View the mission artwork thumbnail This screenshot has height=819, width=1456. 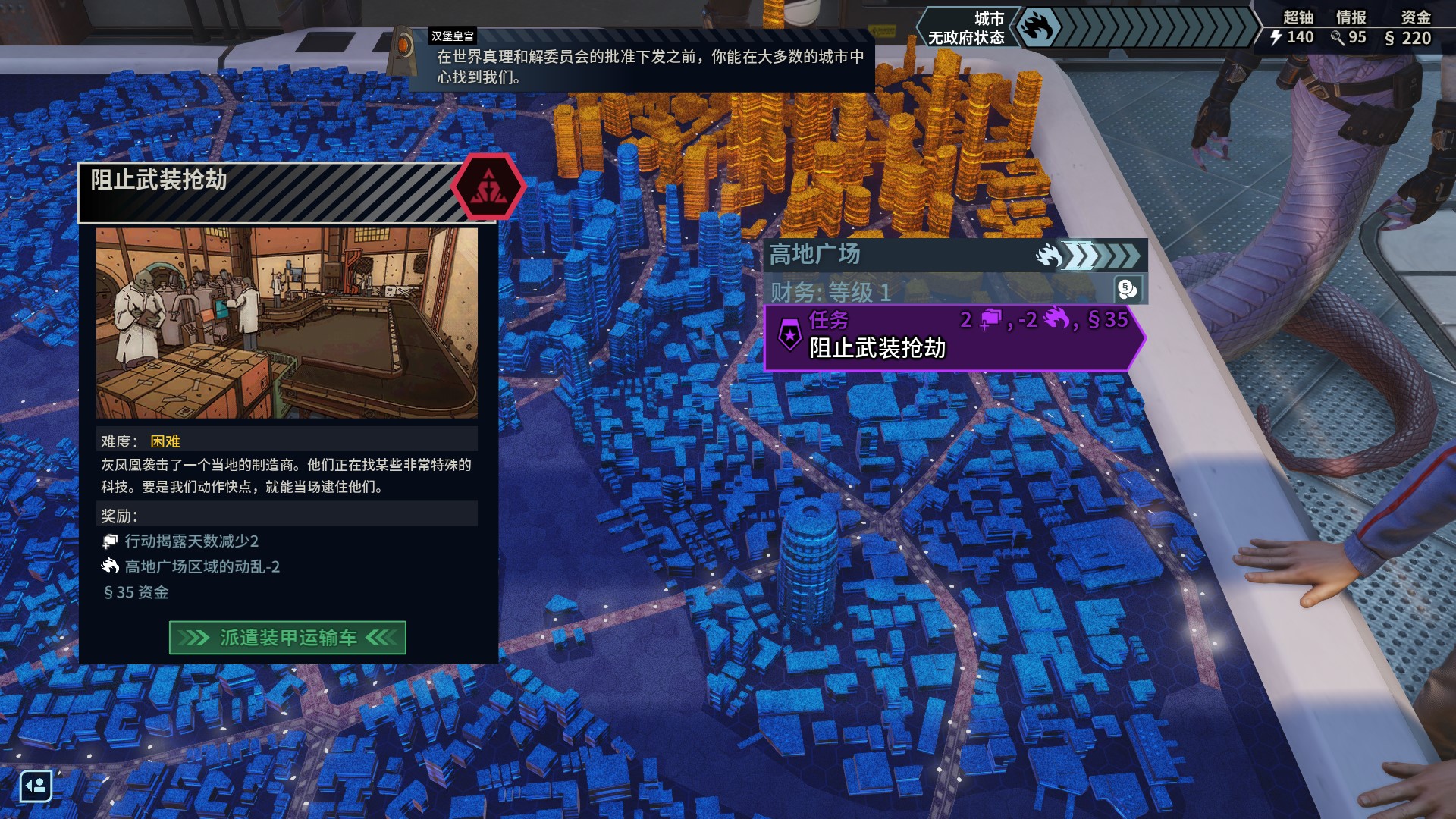tap(287, 323)
